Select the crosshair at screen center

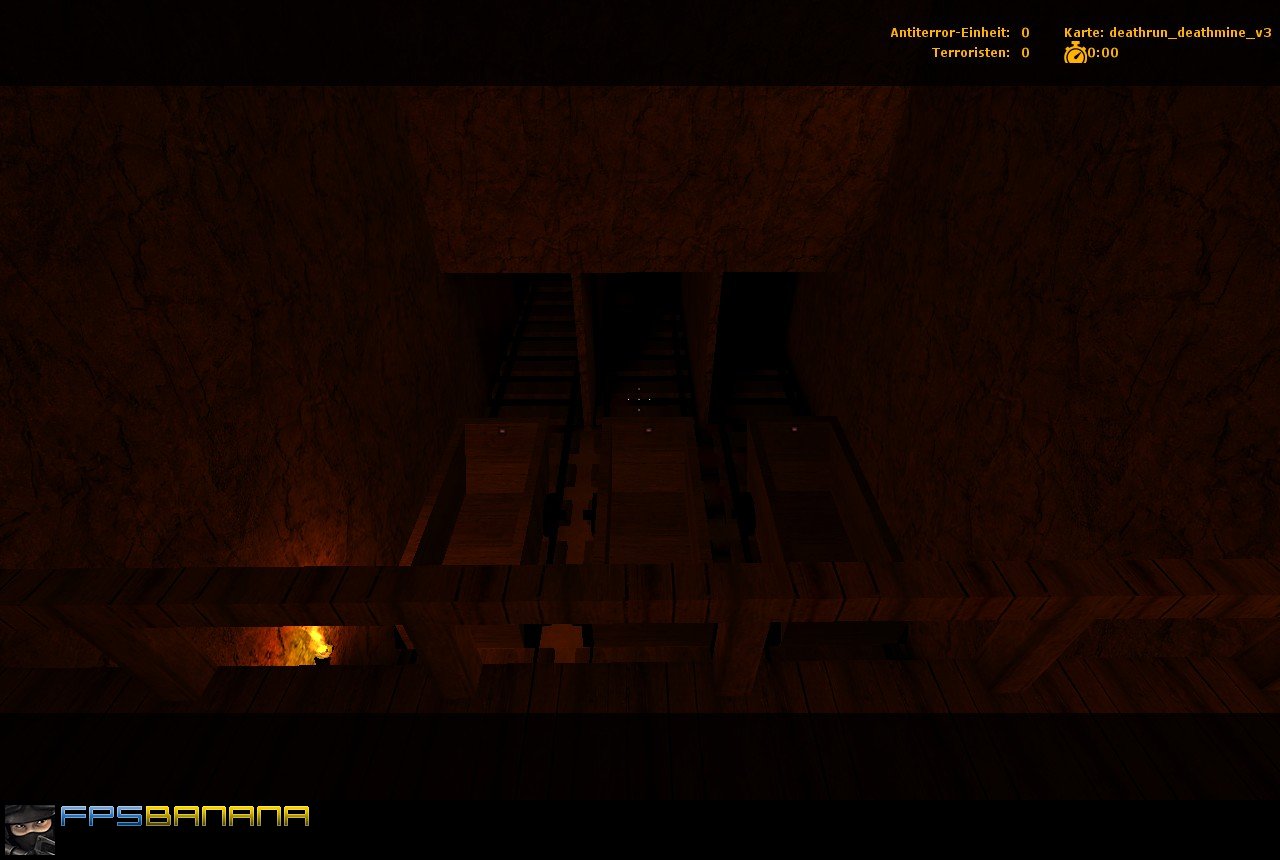pos(640,399)
